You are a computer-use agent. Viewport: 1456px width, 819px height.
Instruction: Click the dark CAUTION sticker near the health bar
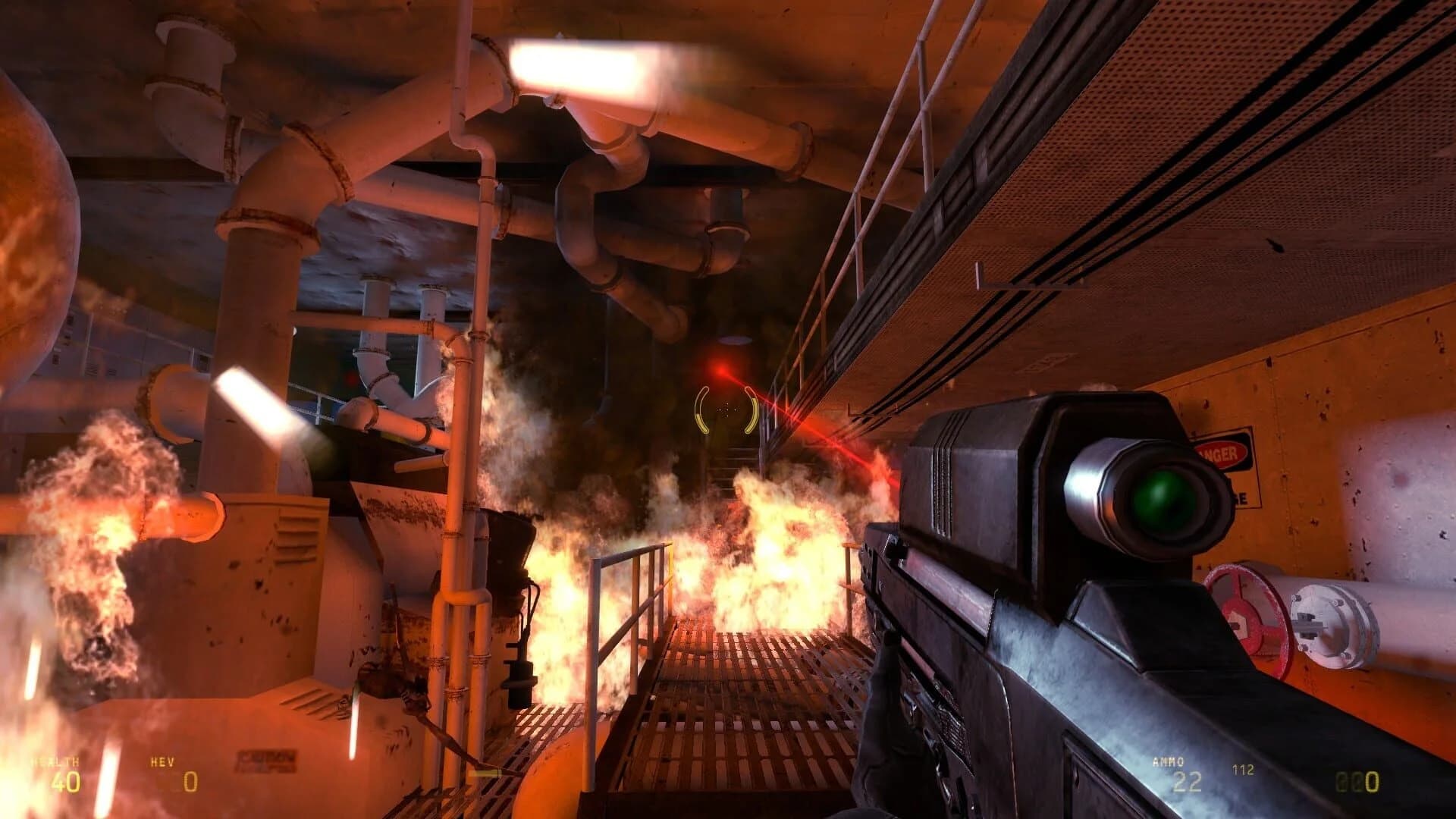click(267, 761)
